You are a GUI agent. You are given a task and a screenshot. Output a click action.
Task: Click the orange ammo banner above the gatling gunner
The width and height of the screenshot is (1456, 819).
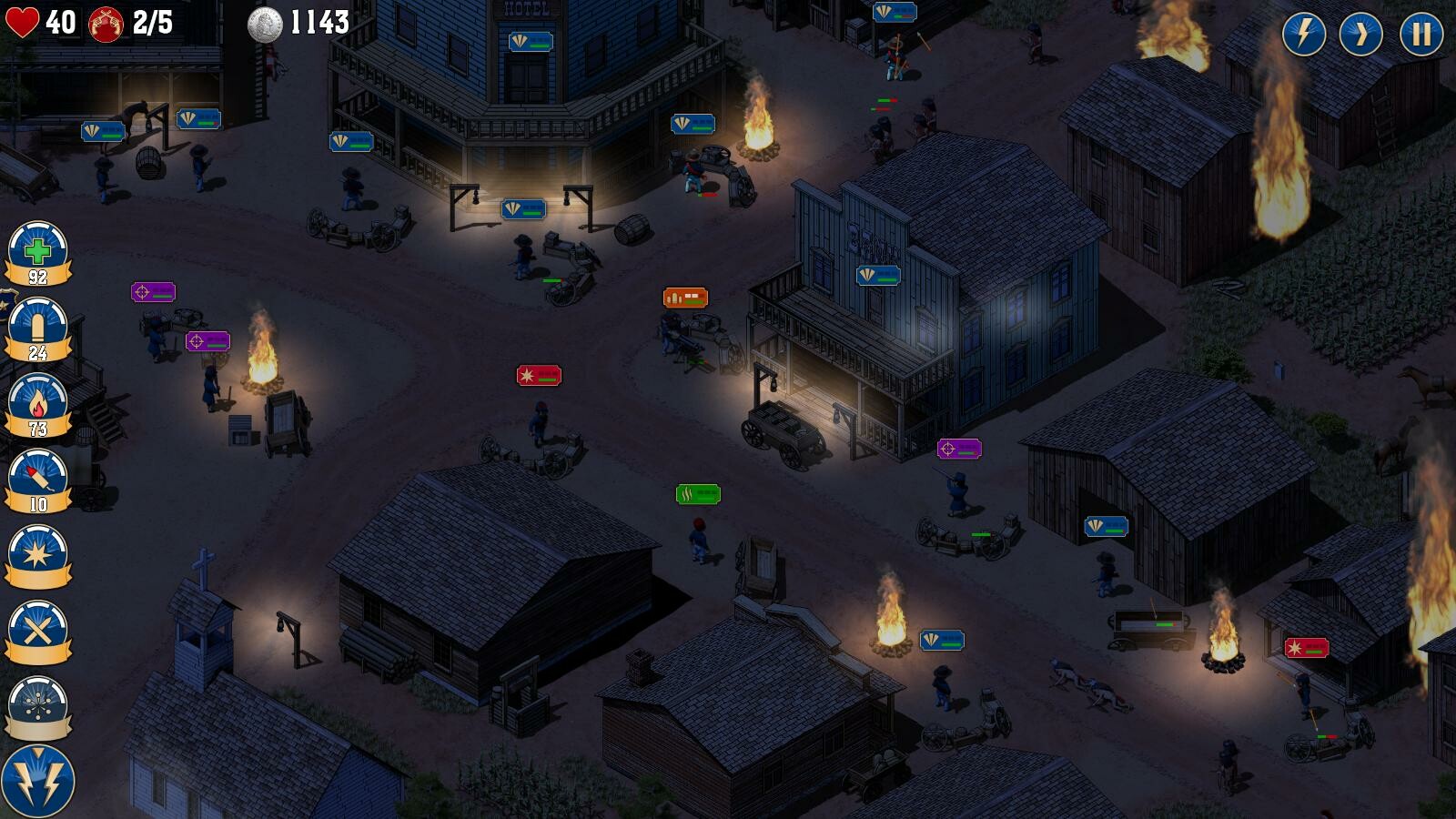pos(684,296)
